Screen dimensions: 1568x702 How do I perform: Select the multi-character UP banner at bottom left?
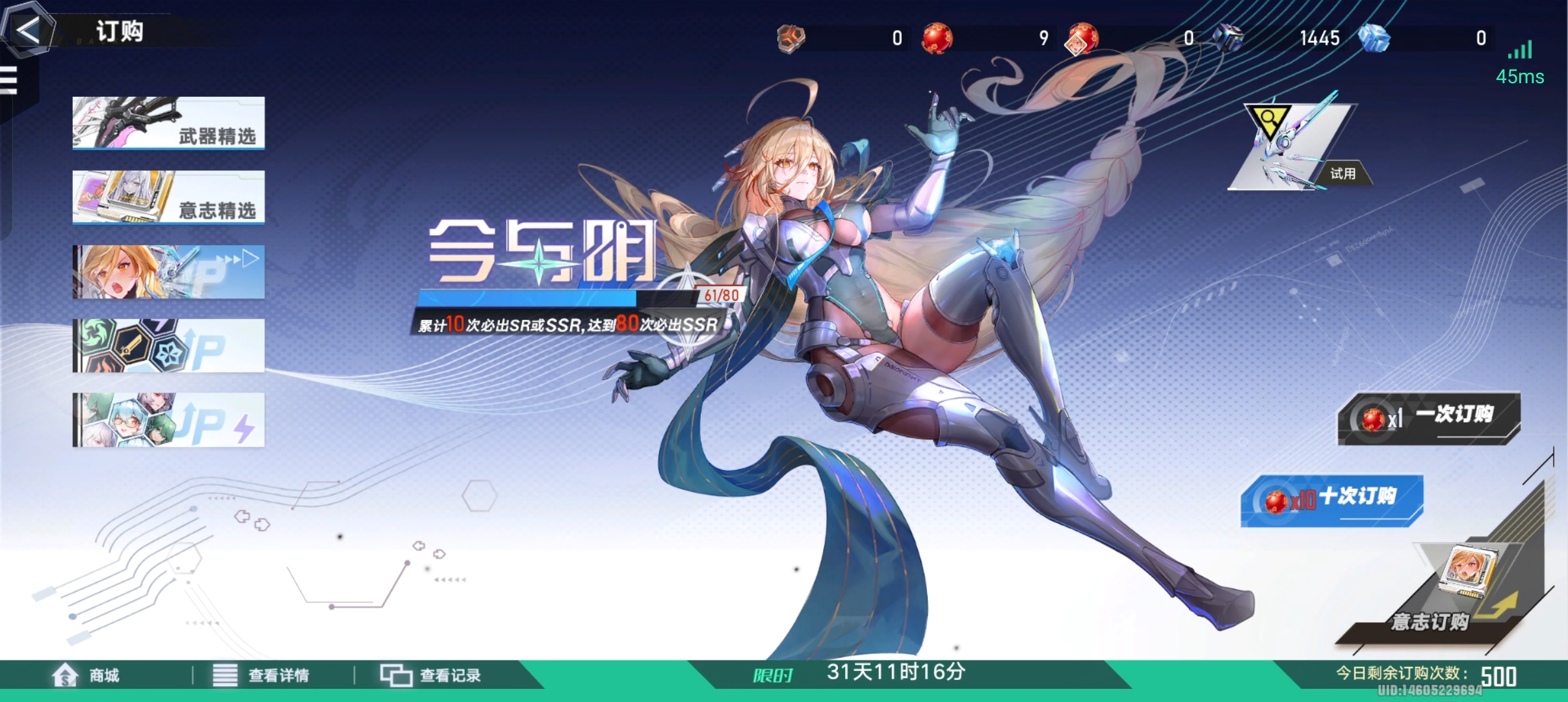coord(168,420)
